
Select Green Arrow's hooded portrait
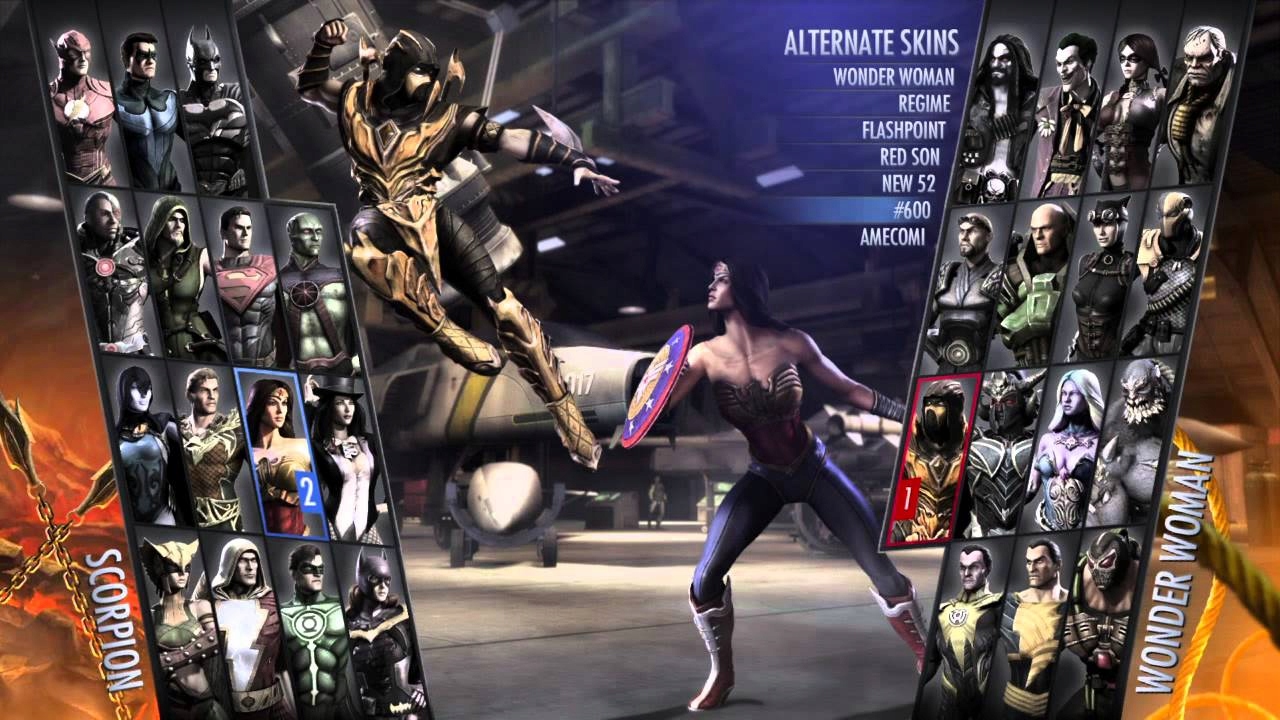click(x=170, y=275)
